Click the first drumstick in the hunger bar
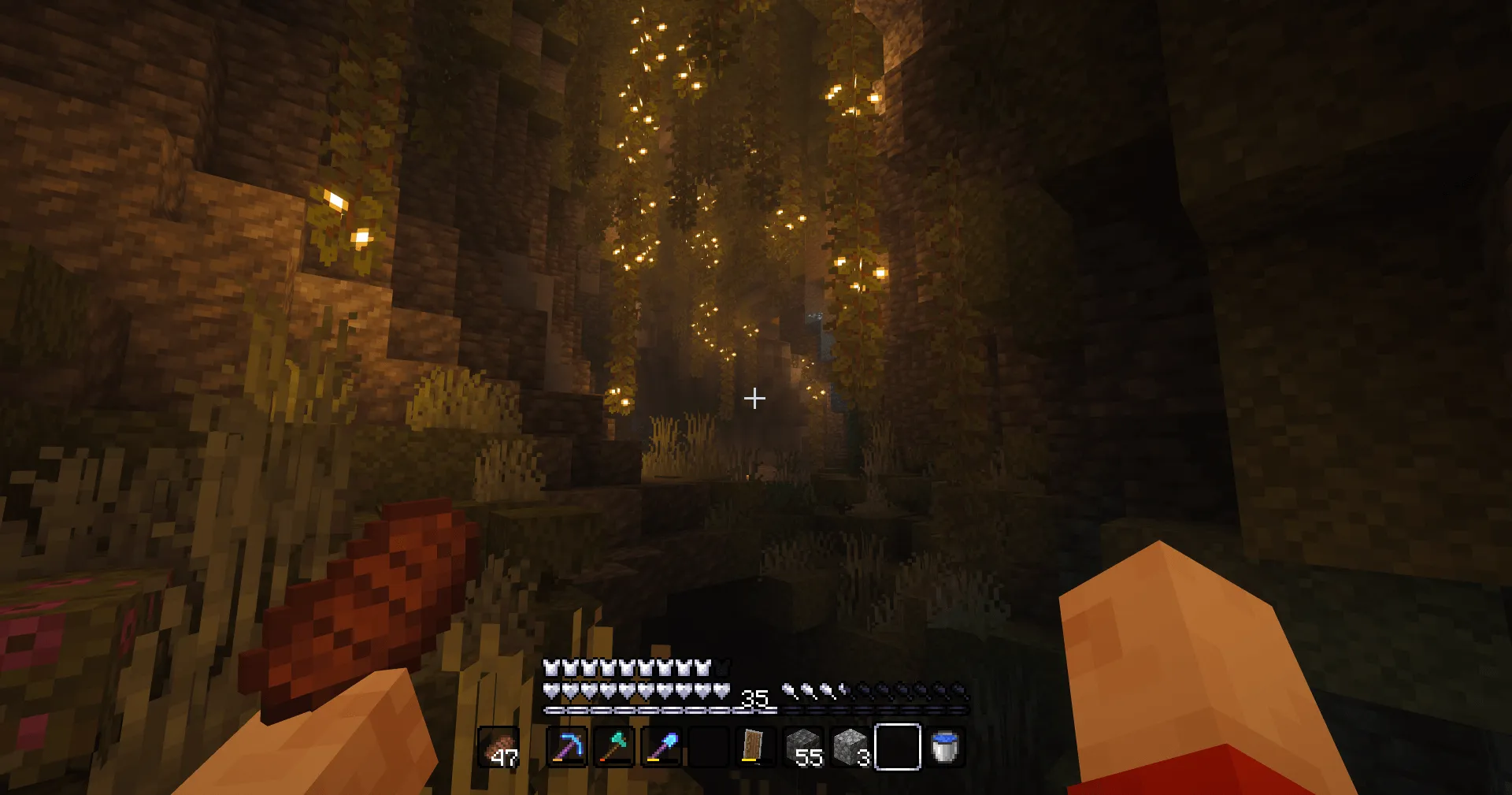The image size is (1512, 795). pyautogui.click(x=787, y=691)
